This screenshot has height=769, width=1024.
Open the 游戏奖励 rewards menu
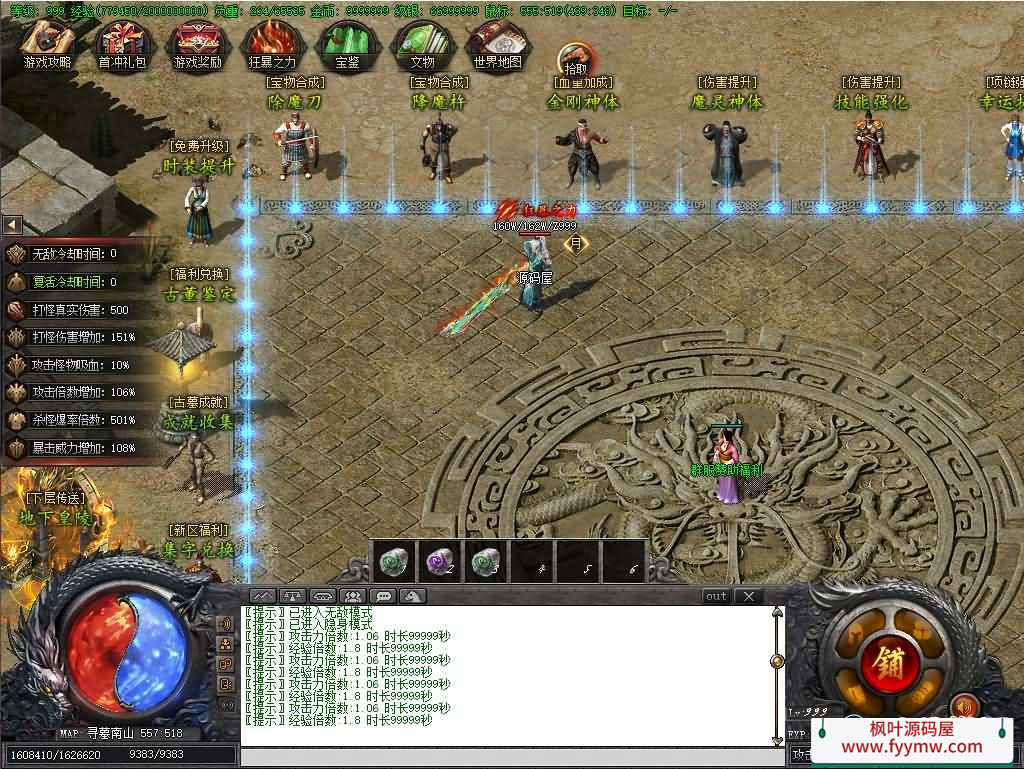point(197,45)
